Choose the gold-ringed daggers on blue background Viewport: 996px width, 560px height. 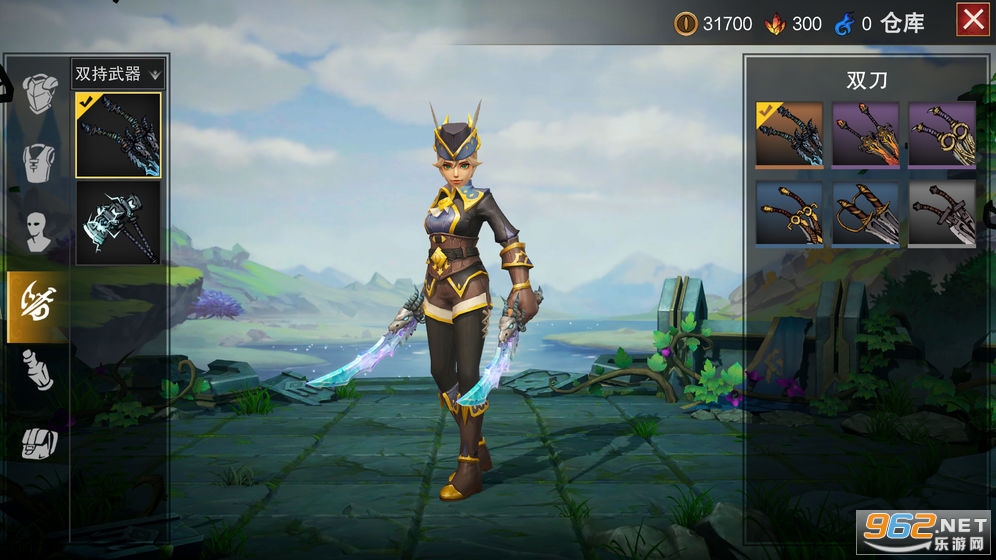point(789,213)
